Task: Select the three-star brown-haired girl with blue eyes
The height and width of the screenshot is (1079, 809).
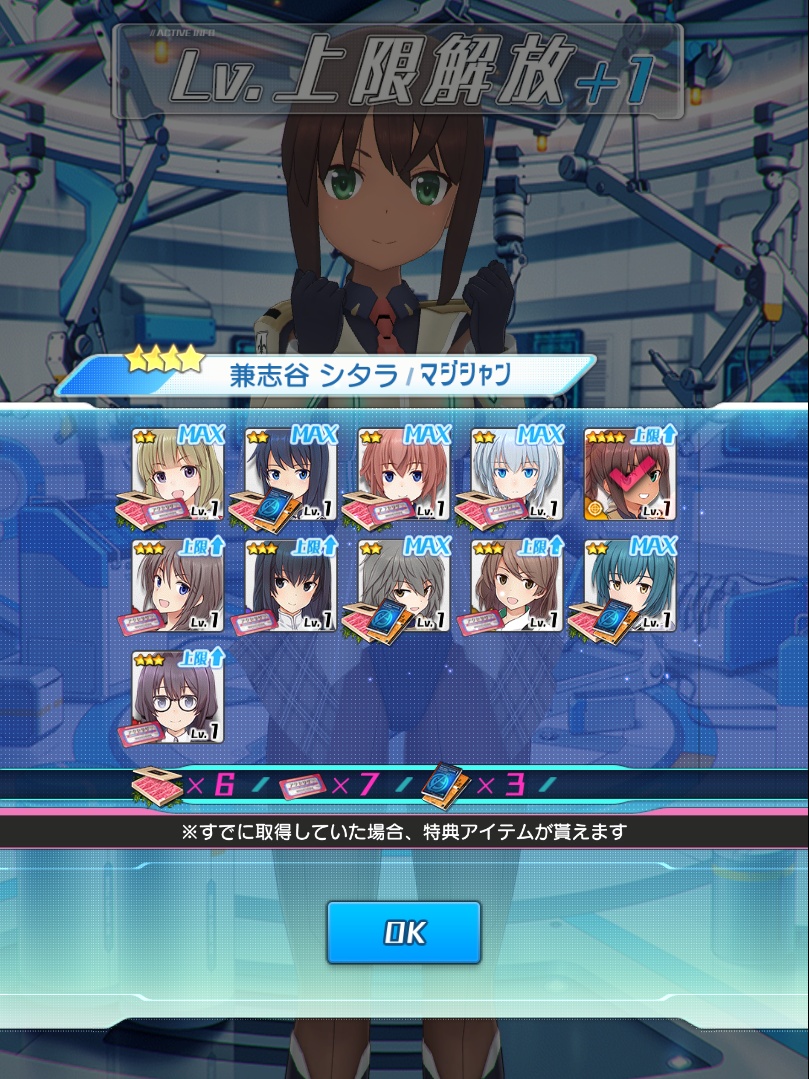Action: pos(178,587)
